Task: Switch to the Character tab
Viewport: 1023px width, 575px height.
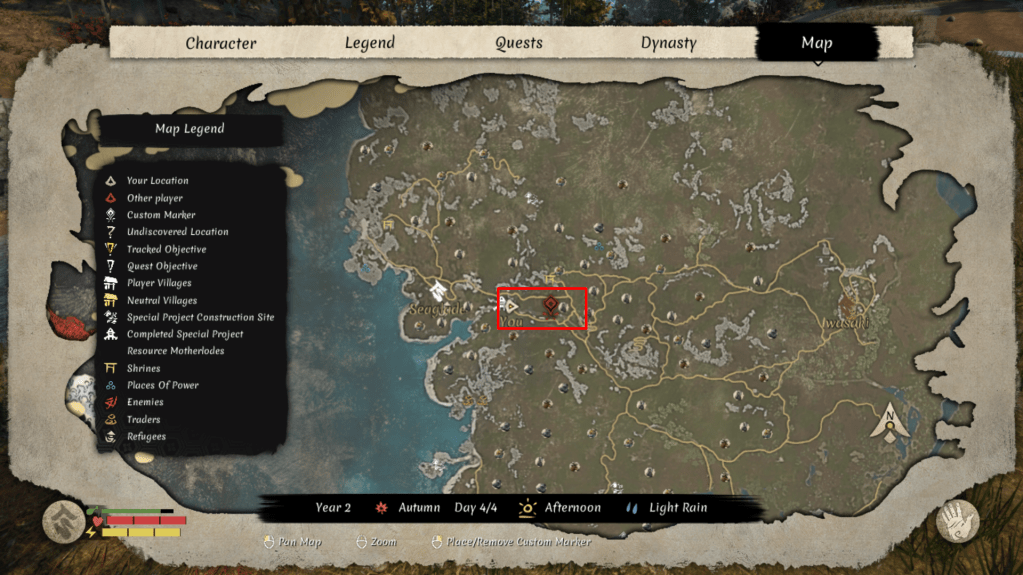Action: pyautogui.click(x=220, y=43)
